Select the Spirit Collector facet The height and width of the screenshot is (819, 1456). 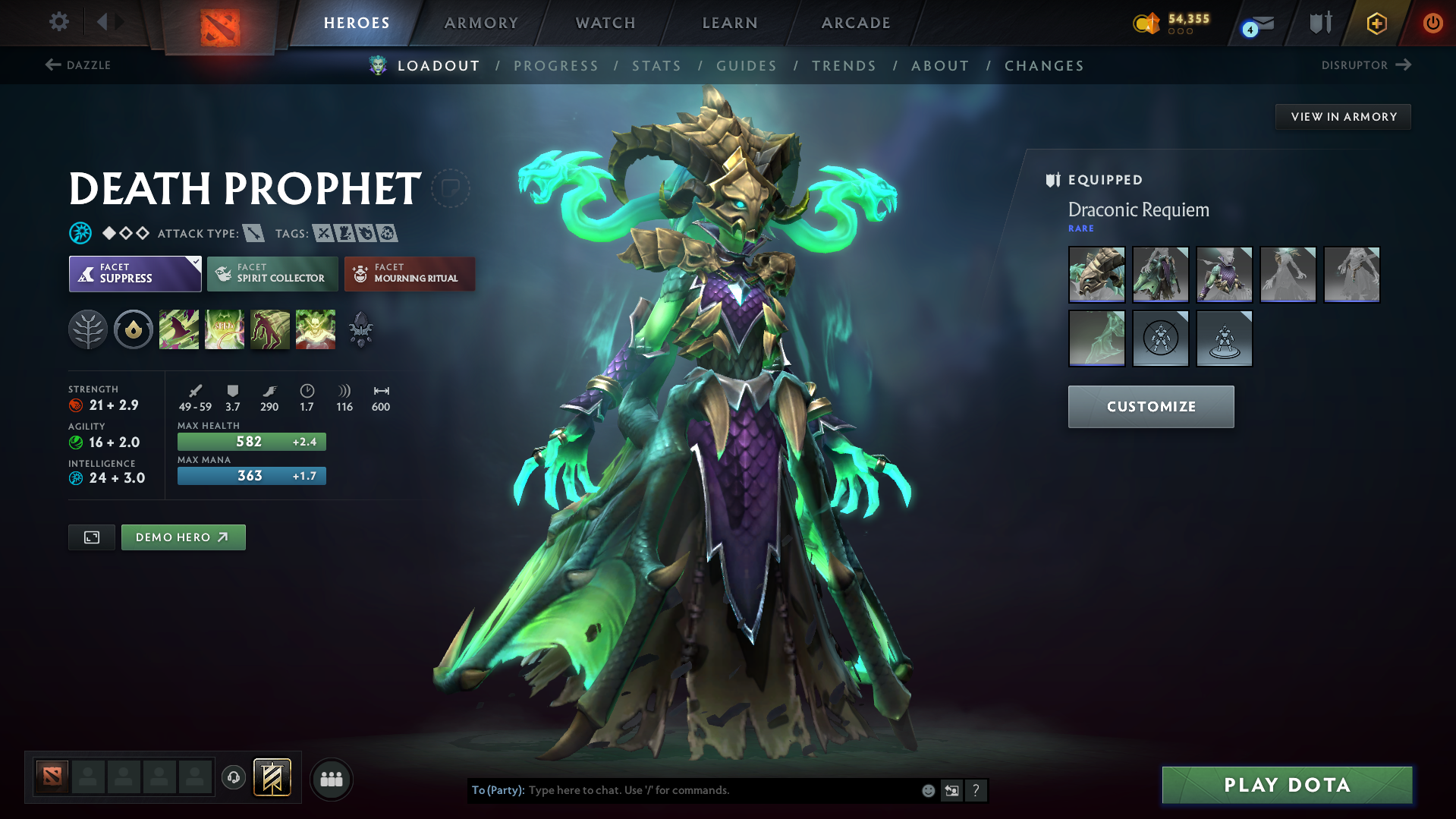pos(272,273)
